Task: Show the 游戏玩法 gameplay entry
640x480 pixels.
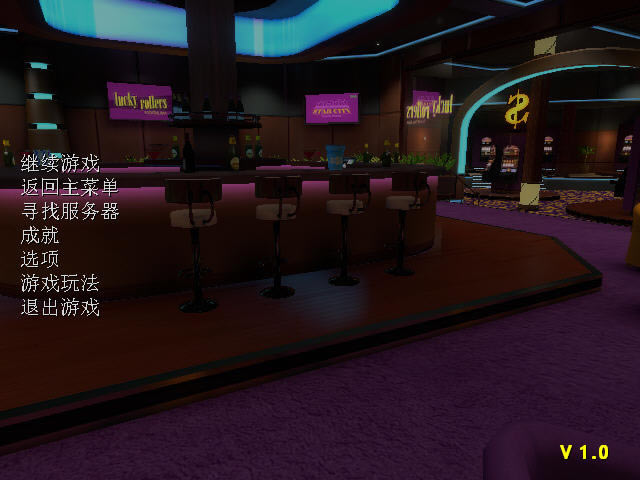Action: pos(60,283)
